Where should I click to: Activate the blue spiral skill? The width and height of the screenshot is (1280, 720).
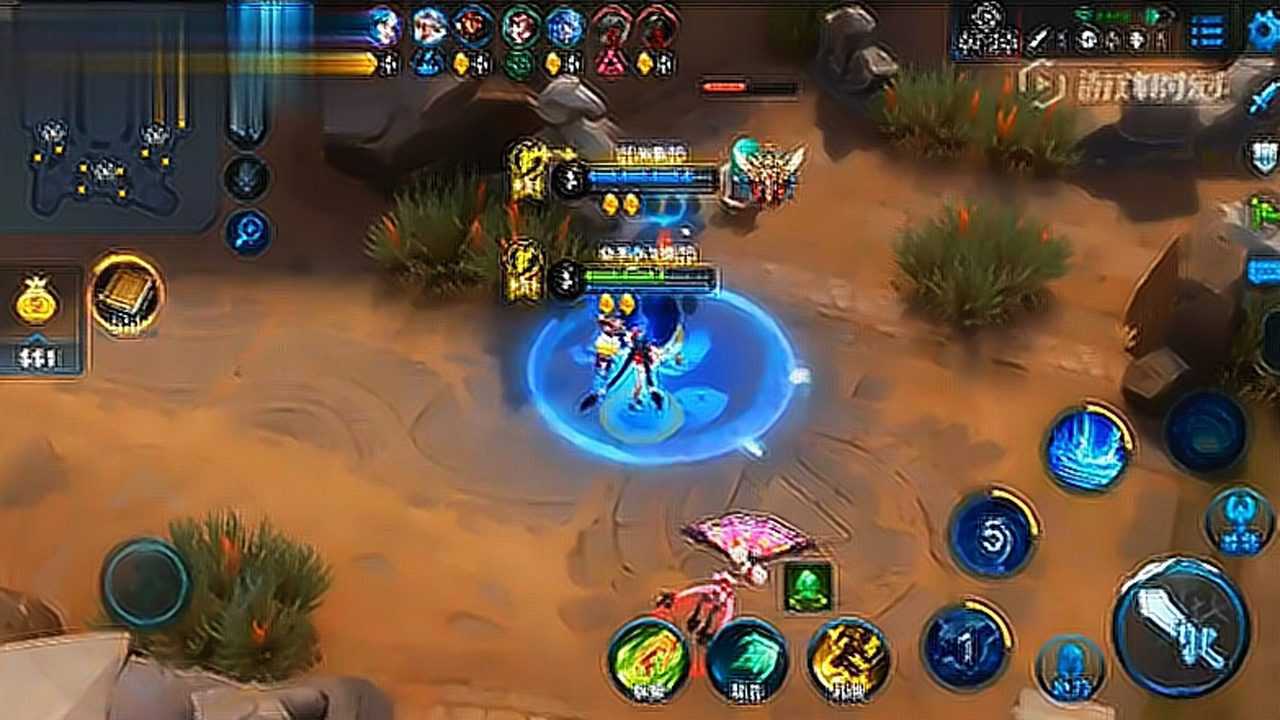[x=992, y=534]
